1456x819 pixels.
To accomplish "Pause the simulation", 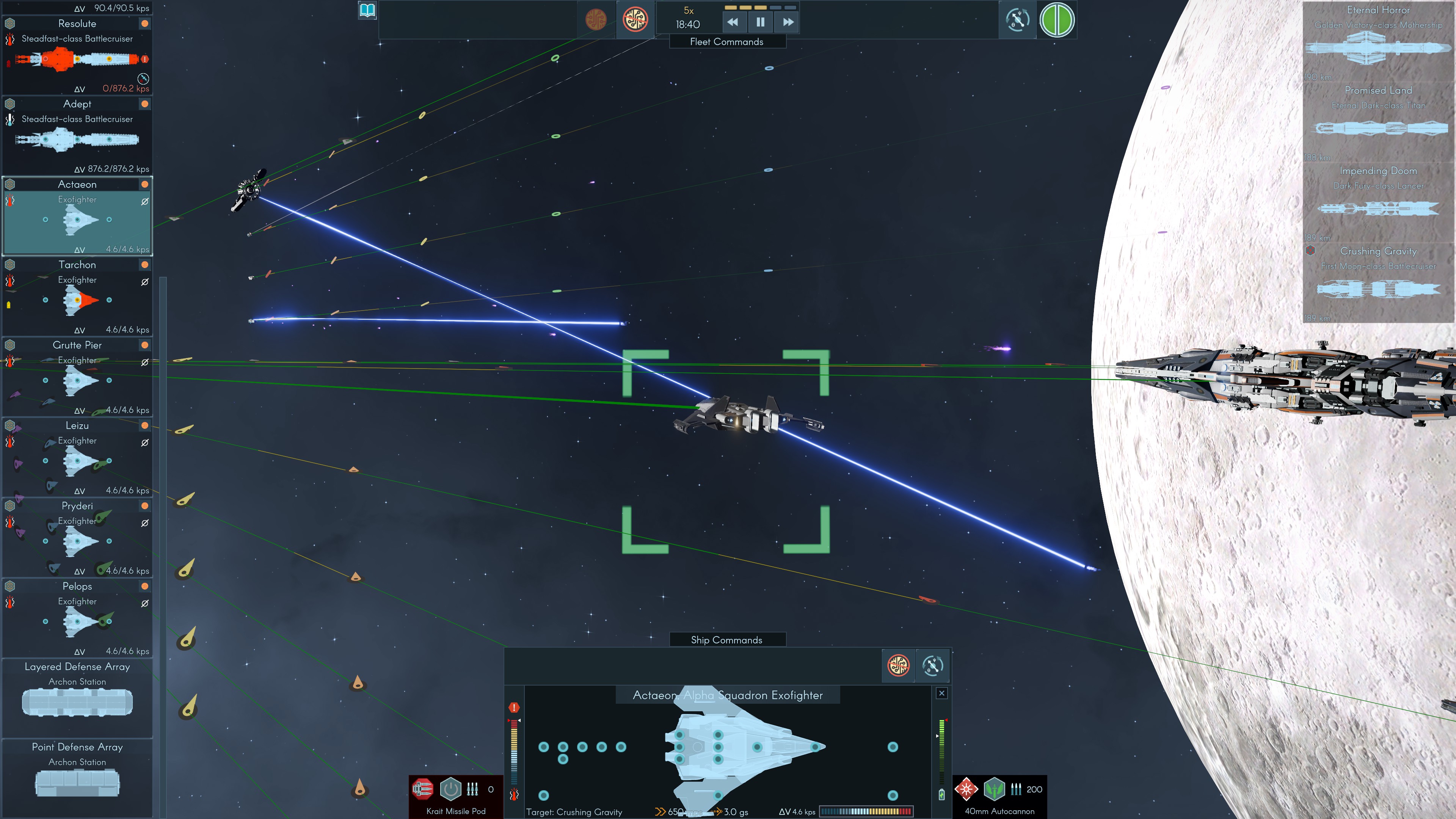I will pos(760,23).
